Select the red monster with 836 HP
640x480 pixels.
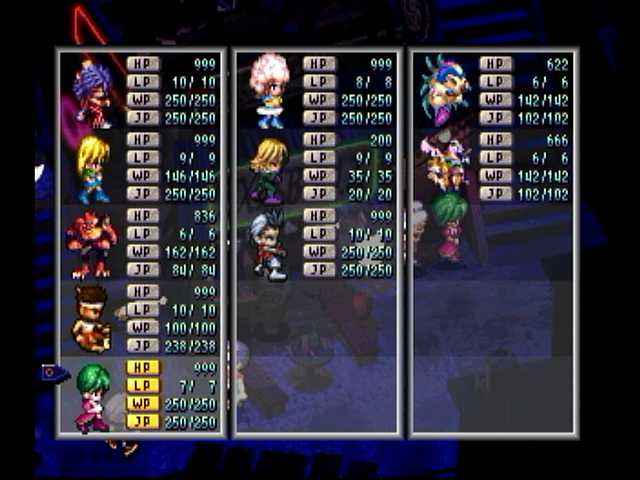coord(92,245)
